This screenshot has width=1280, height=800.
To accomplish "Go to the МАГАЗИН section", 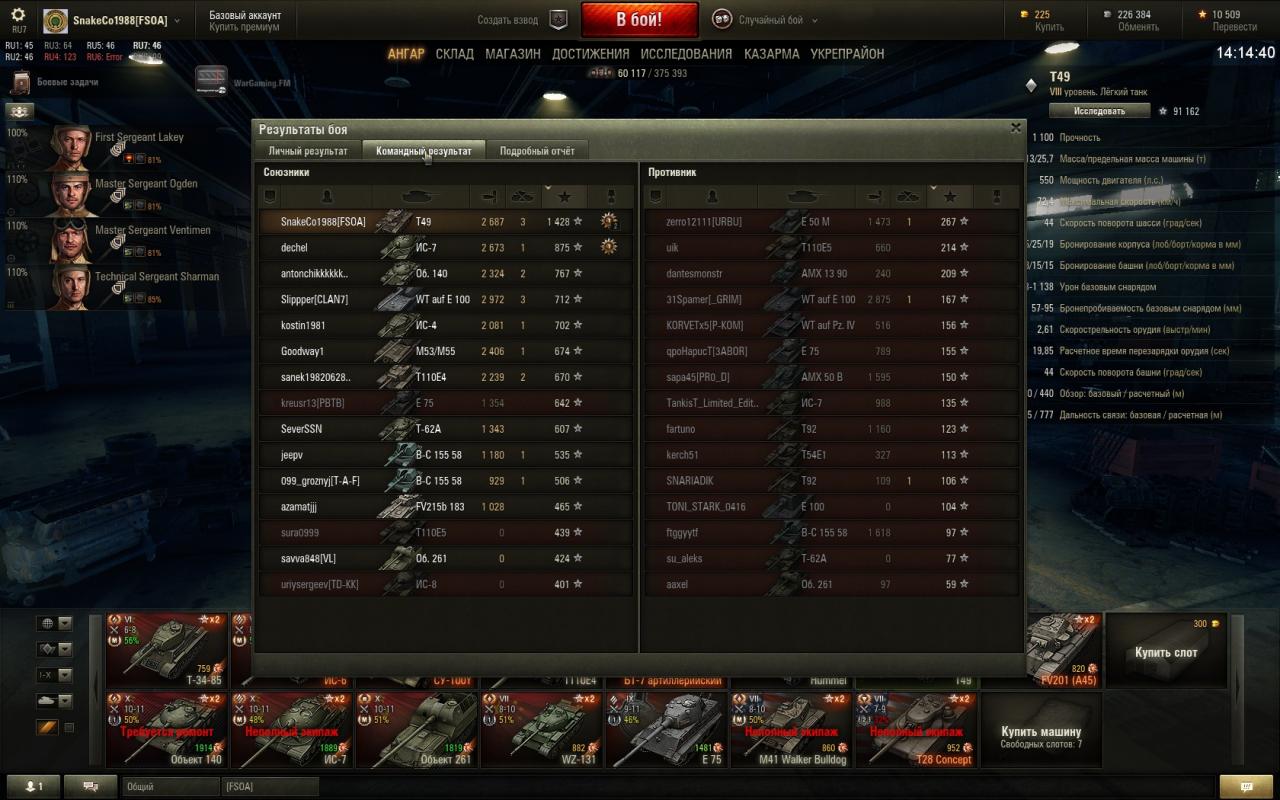I will click(x=513, y=54).
